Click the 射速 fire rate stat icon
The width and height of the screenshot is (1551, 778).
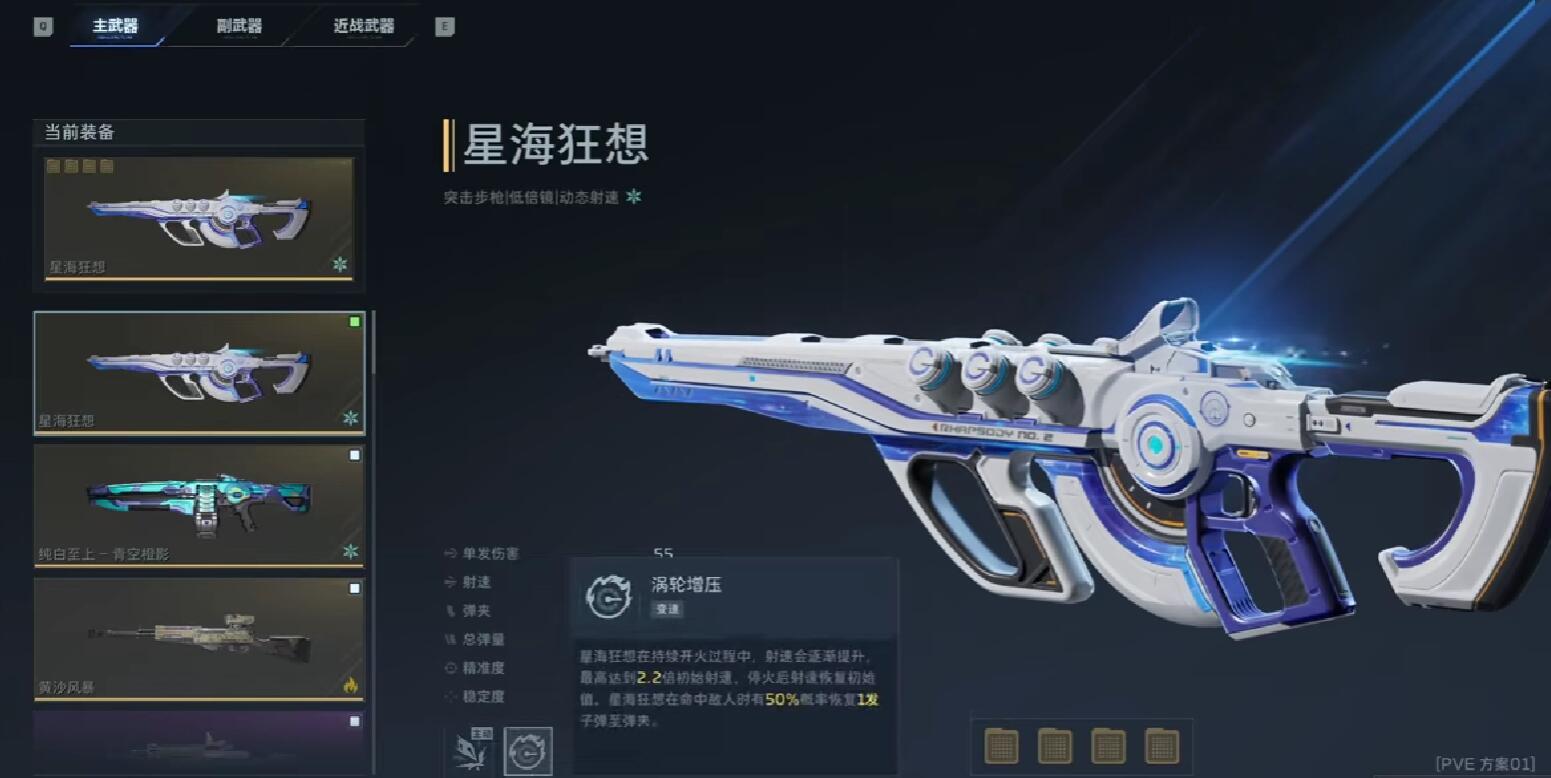point(450,583)
